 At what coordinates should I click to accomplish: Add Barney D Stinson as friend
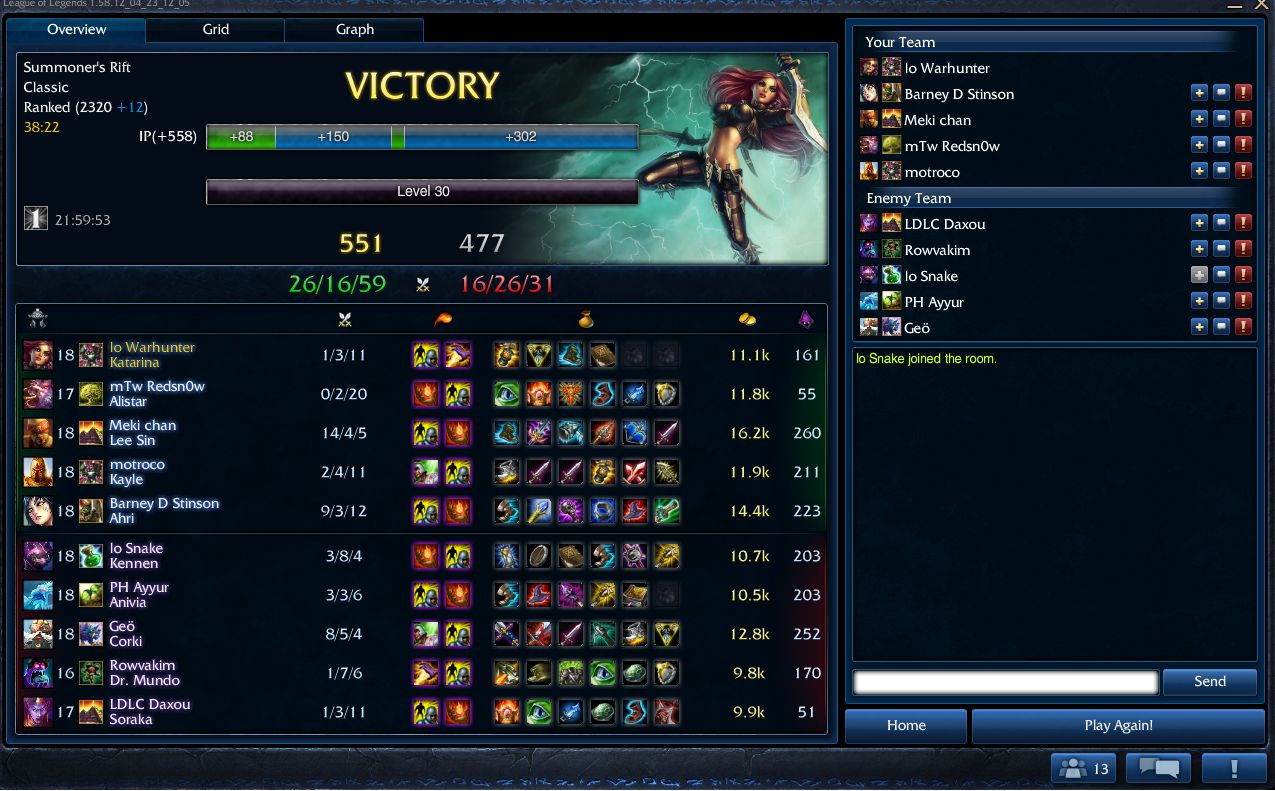(1199, 93)
